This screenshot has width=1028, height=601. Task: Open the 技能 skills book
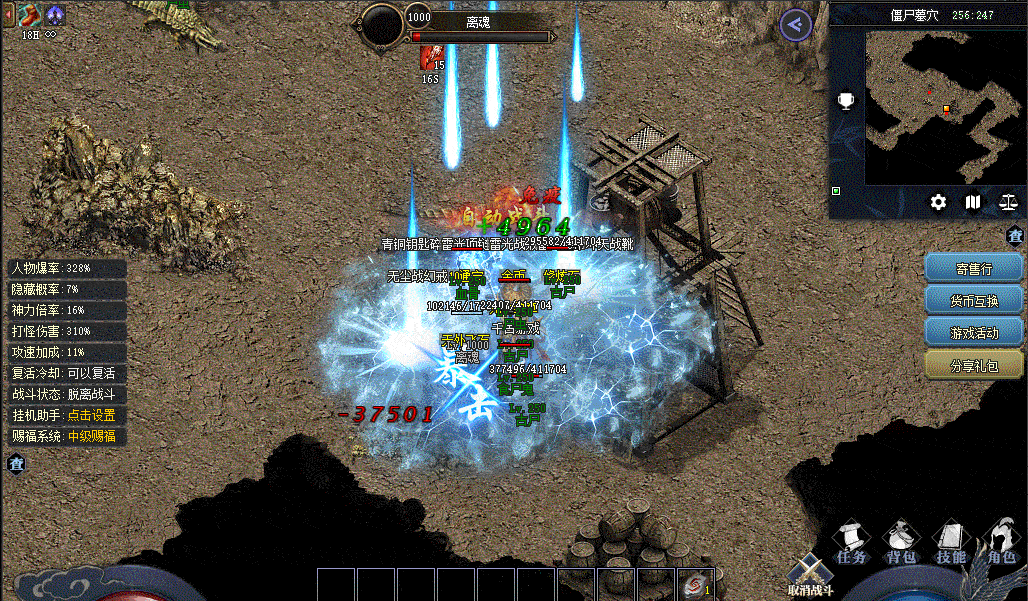950,543
